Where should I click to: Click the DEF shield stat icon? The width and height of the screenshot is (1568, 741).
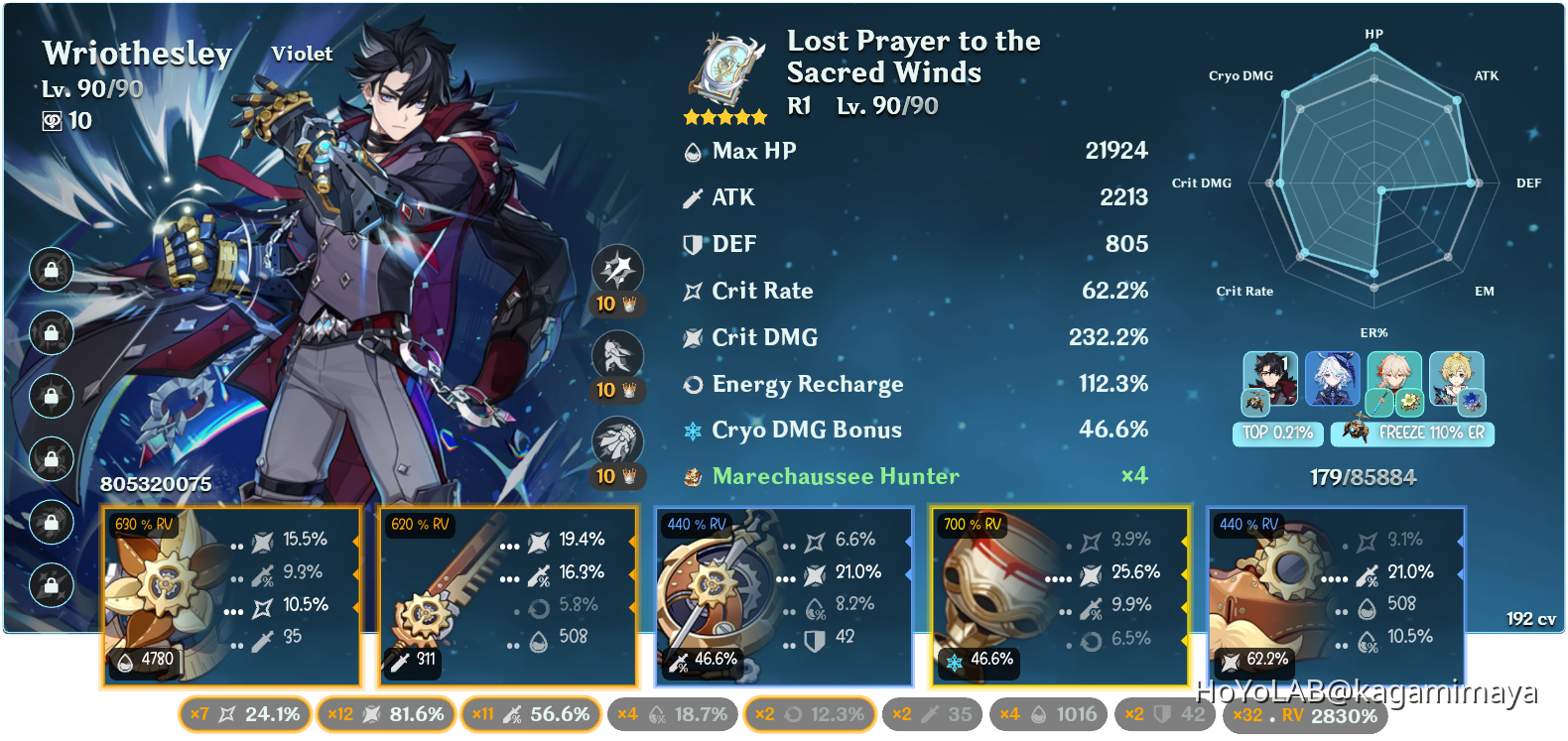(x=693, y=244)
